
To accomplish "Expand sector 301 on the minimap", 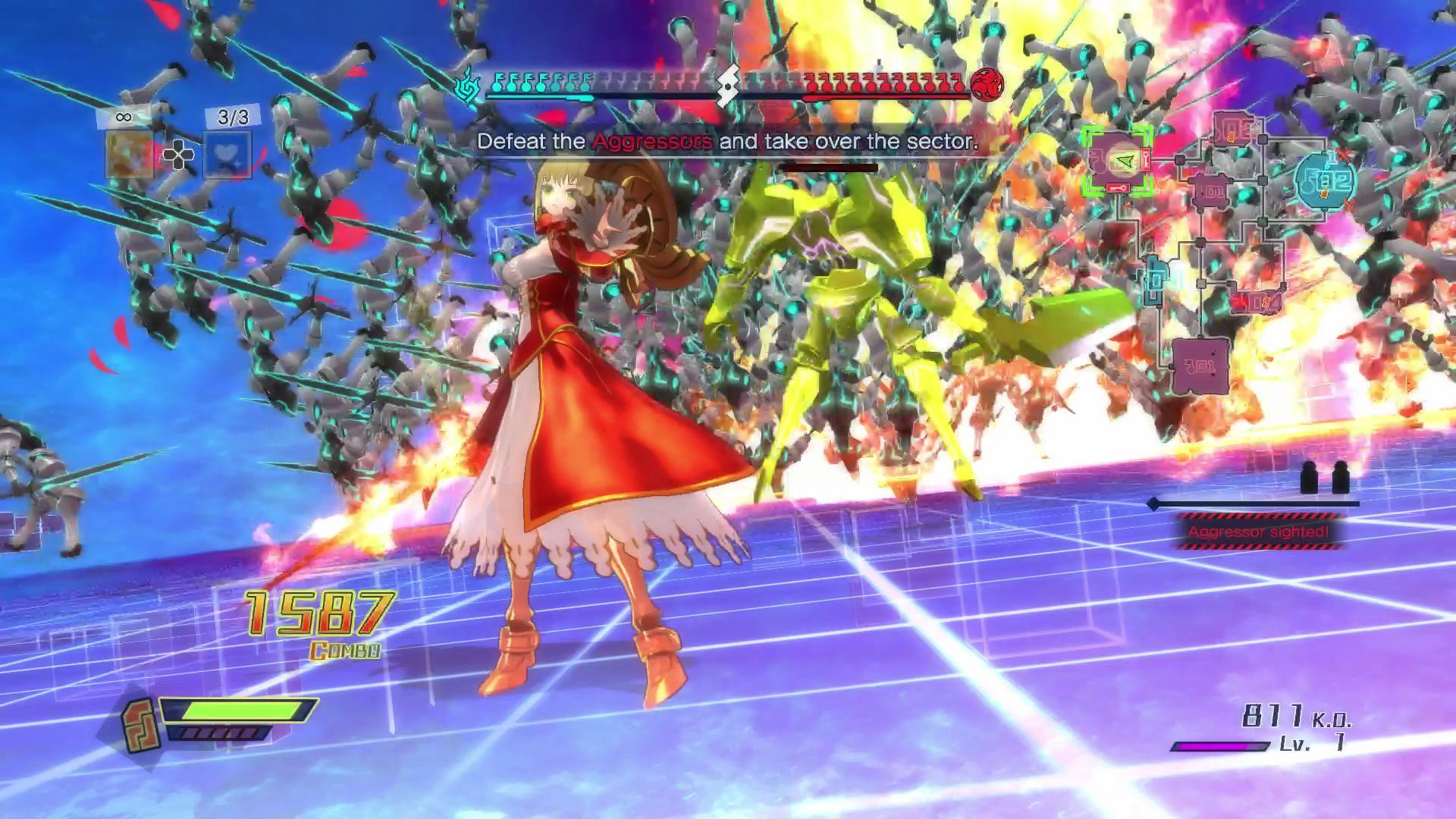I will click(1200, 364).
